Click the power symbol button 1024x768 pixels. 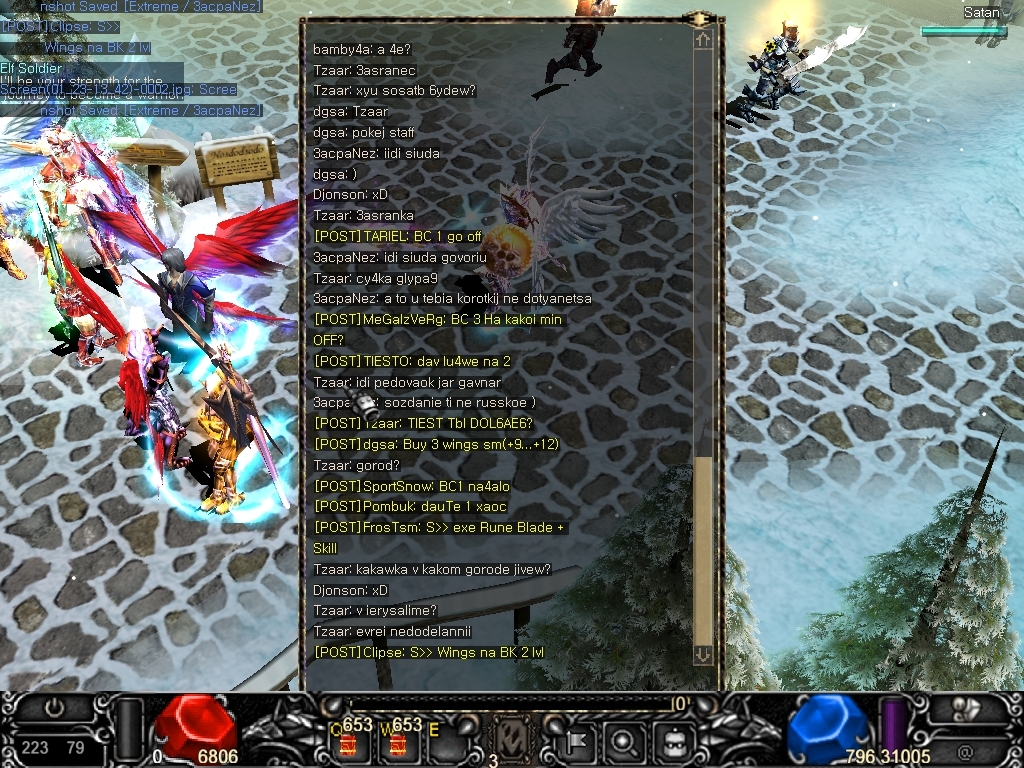[x=55, y=708]
